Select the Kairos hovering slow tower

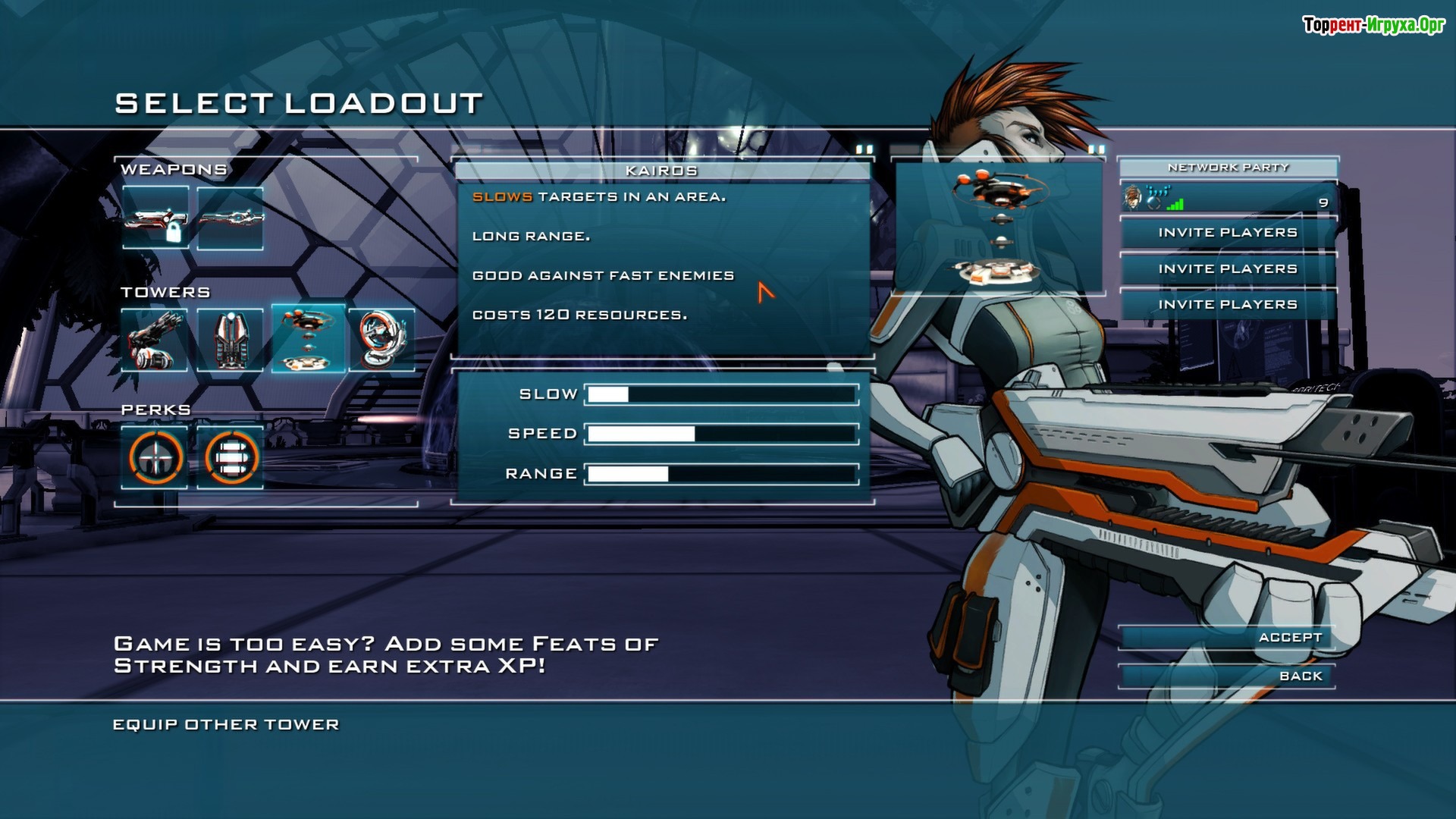[x=308, y=339]
